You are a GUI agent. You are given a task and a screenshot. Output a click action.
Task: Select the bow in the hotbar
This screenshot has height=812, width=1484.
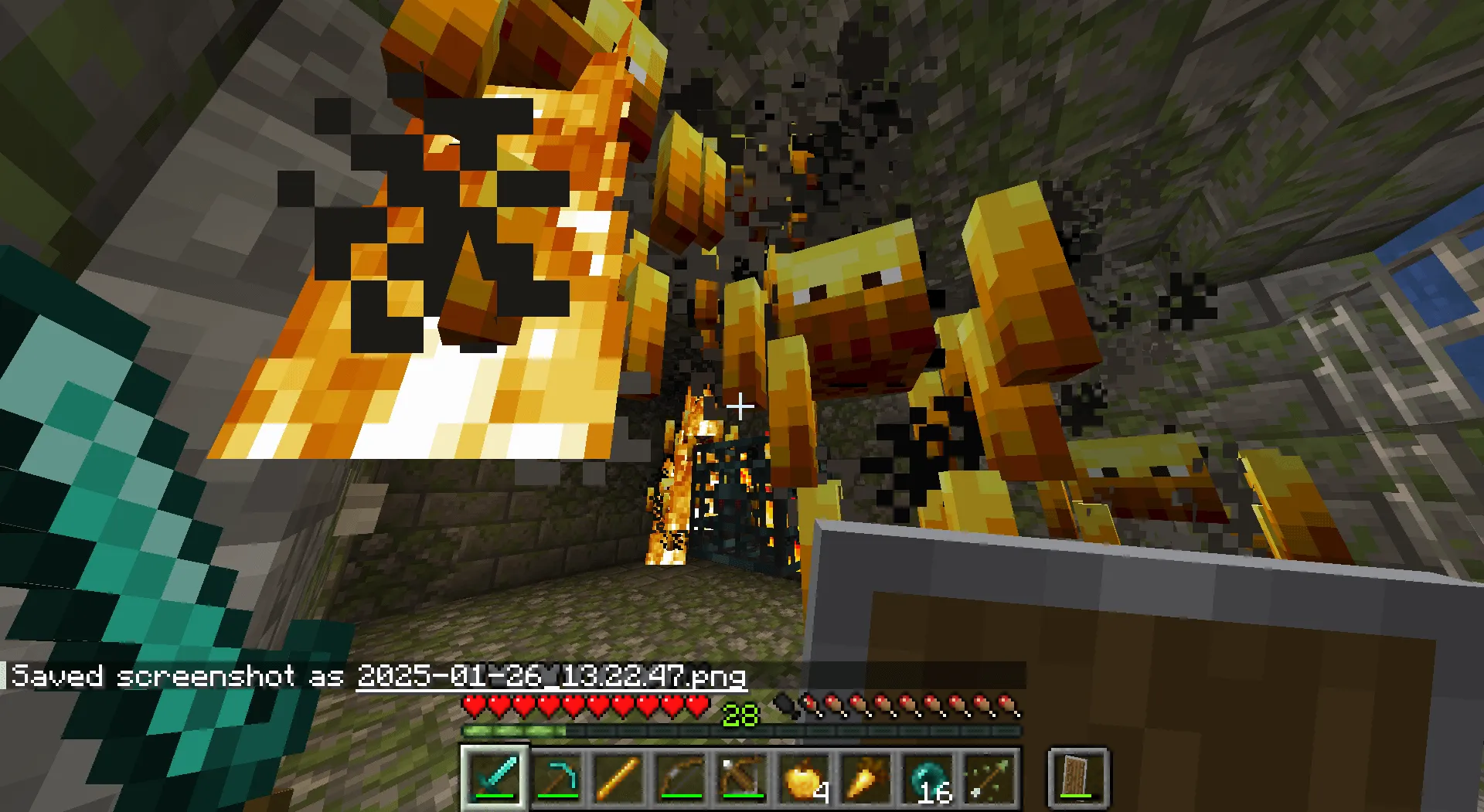pos(681,779)
